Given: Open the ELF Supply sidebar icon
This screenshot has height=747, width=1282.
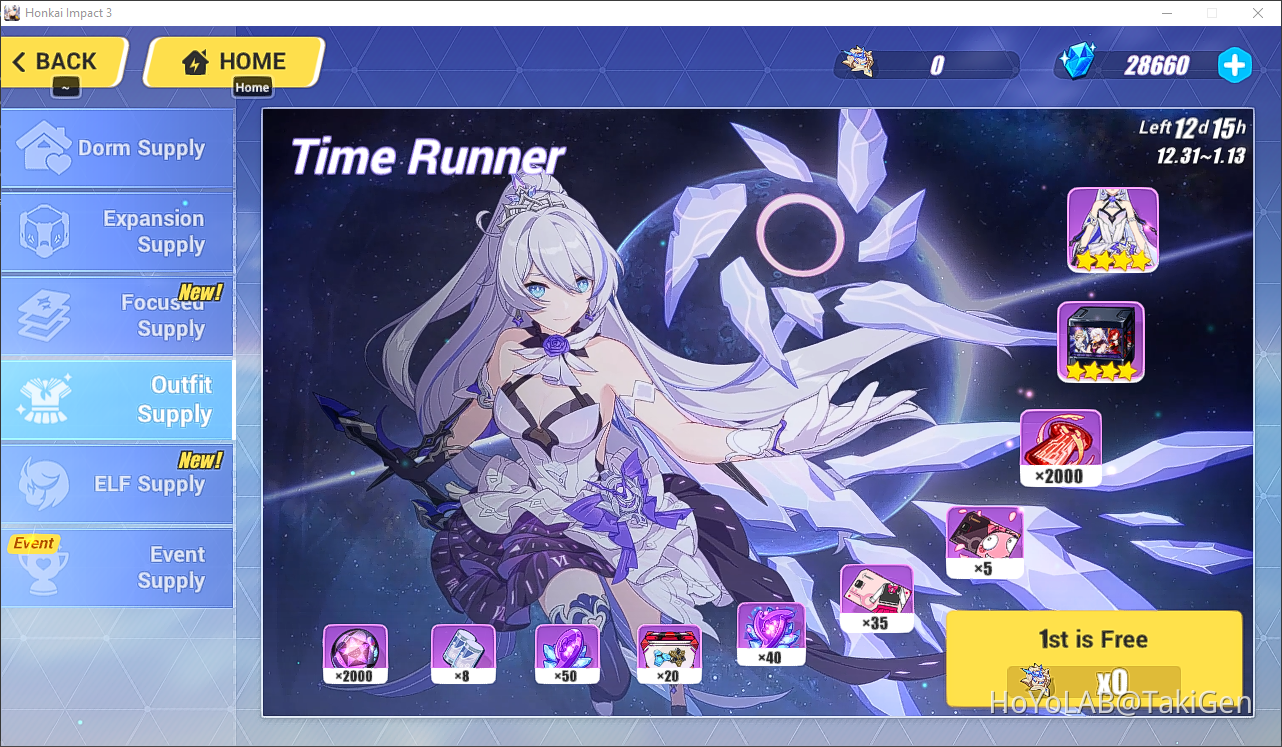Looking at the screenshot, I should click(42, 483).
